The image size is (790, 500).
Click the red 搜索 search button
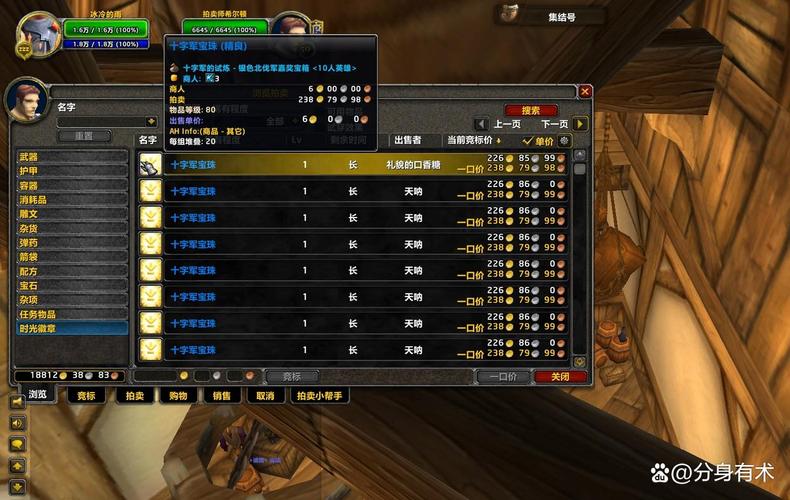point(531,110)
